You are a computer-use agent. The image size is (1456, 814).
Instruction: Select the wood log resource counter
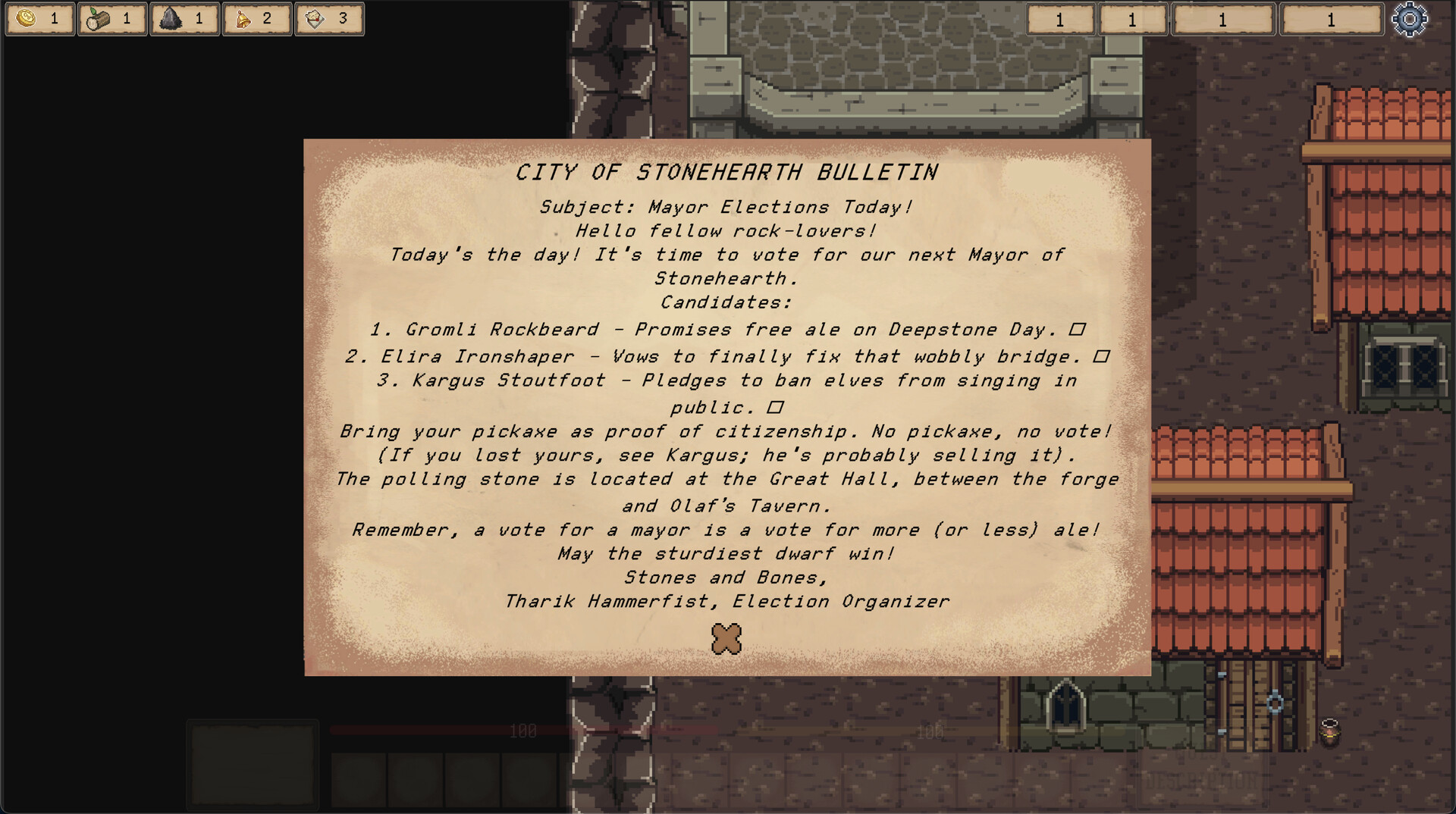(112, 19)
